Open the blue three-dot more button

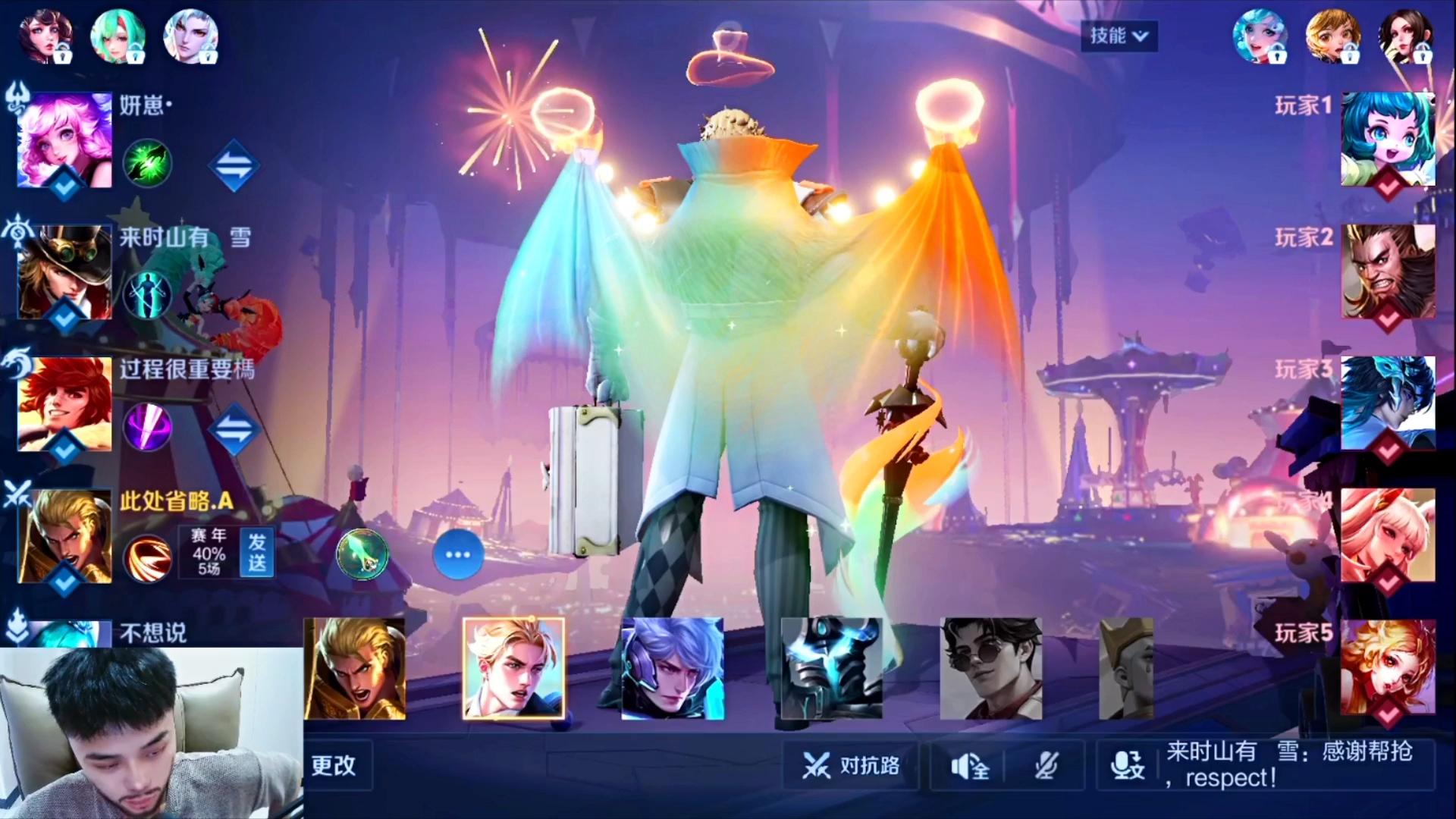coord(458,554)
